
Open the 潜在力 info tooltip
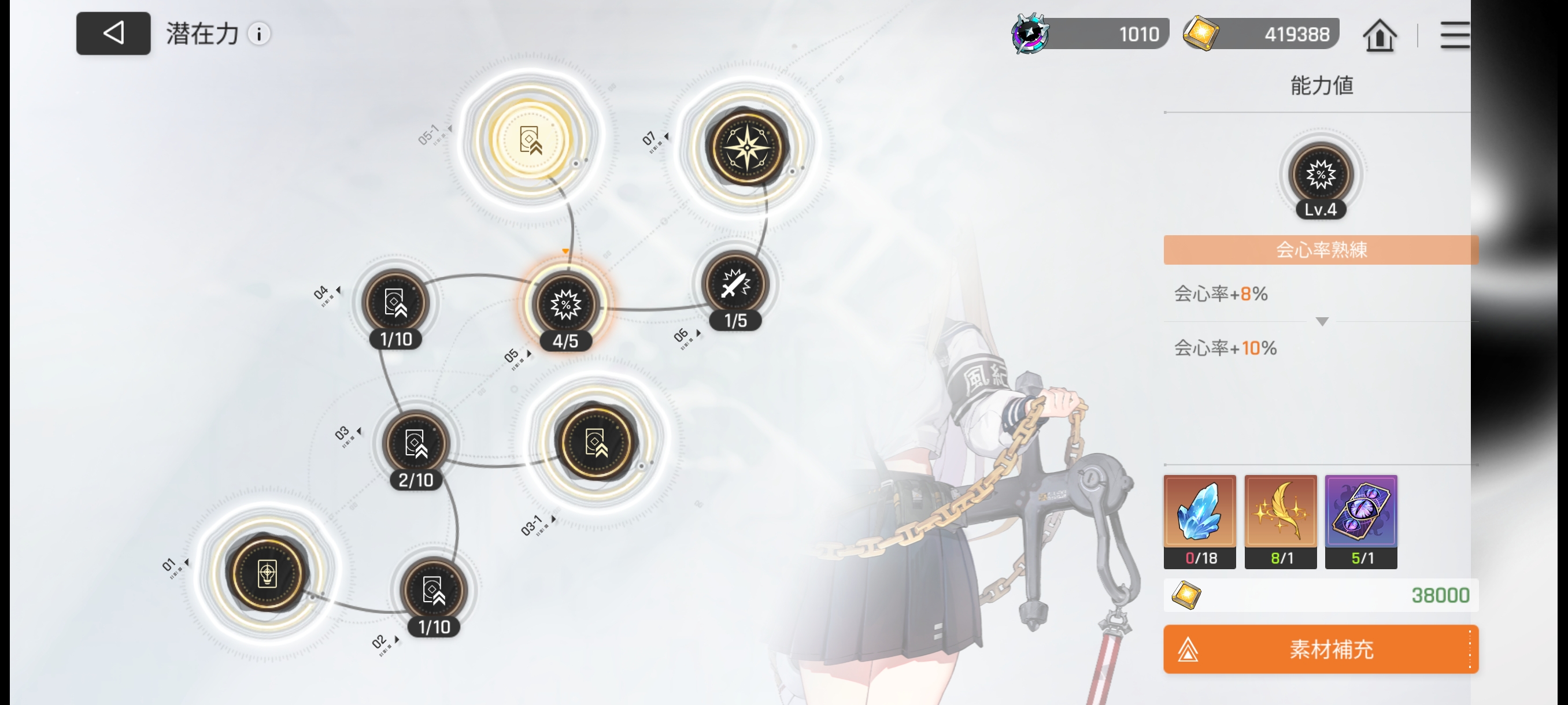click(259, 34)
